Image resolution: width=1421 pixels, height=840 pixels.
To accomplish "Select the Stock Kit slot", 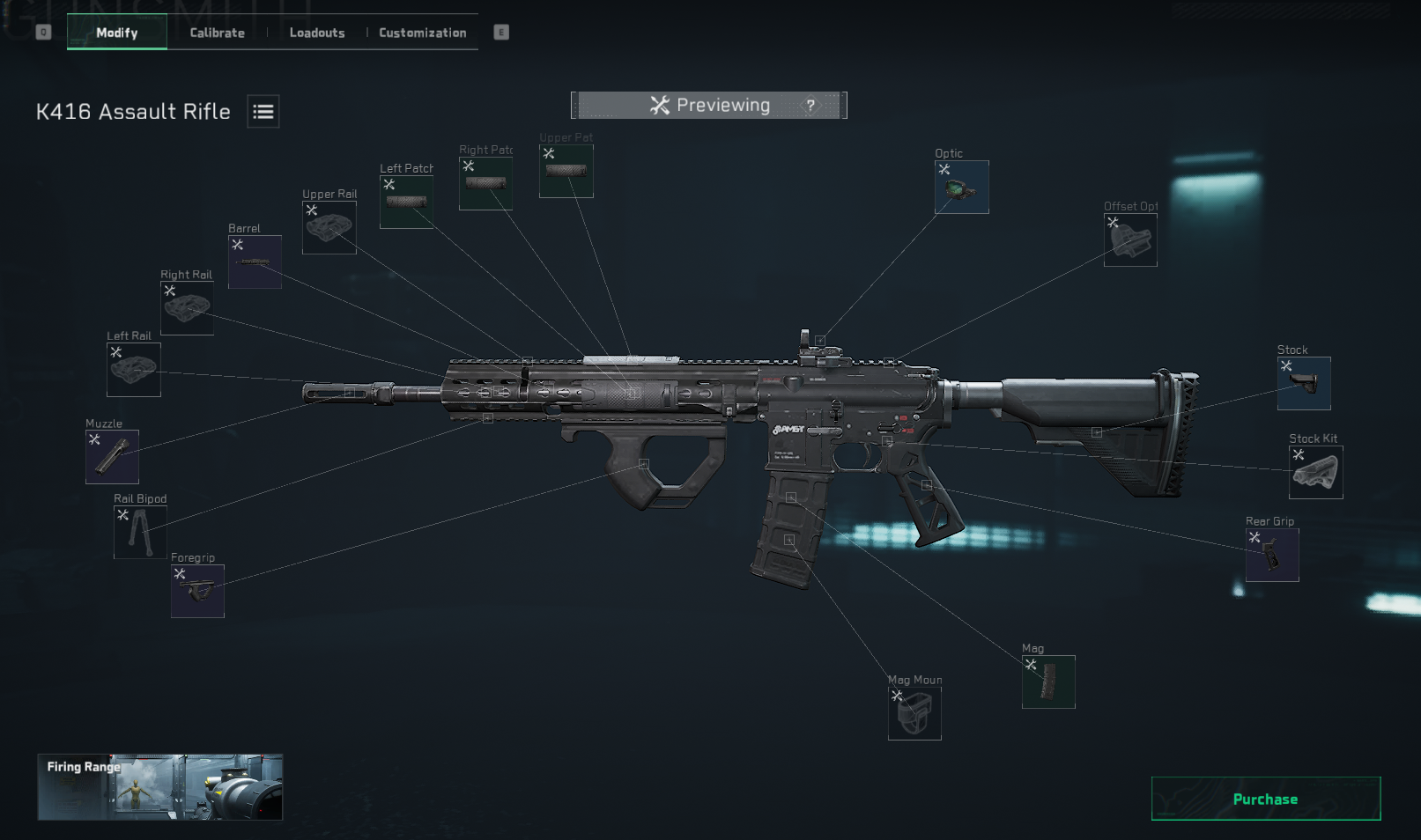I will point(1315,472).
